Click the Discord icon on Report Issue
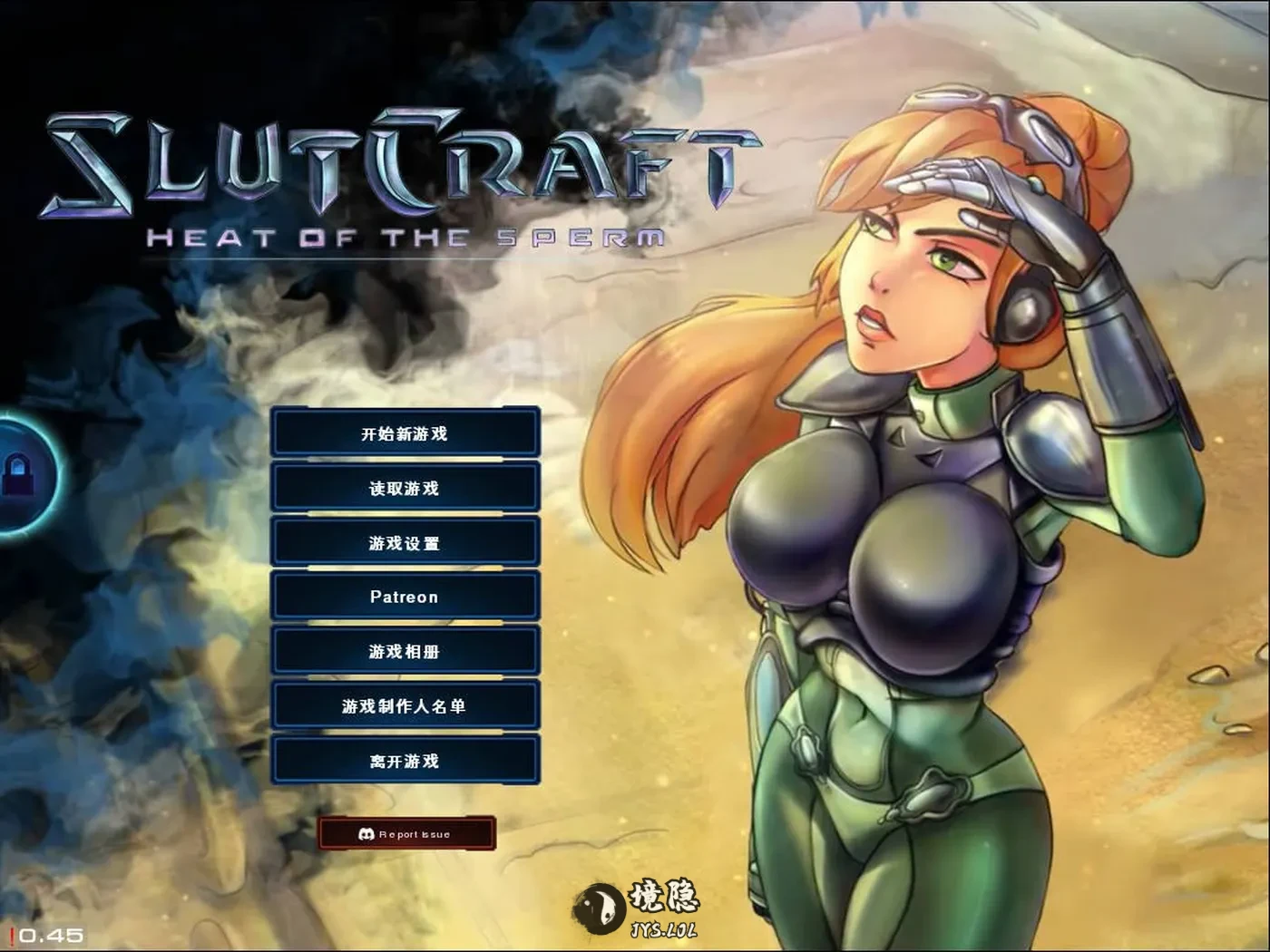 click(x=366, y=833)
